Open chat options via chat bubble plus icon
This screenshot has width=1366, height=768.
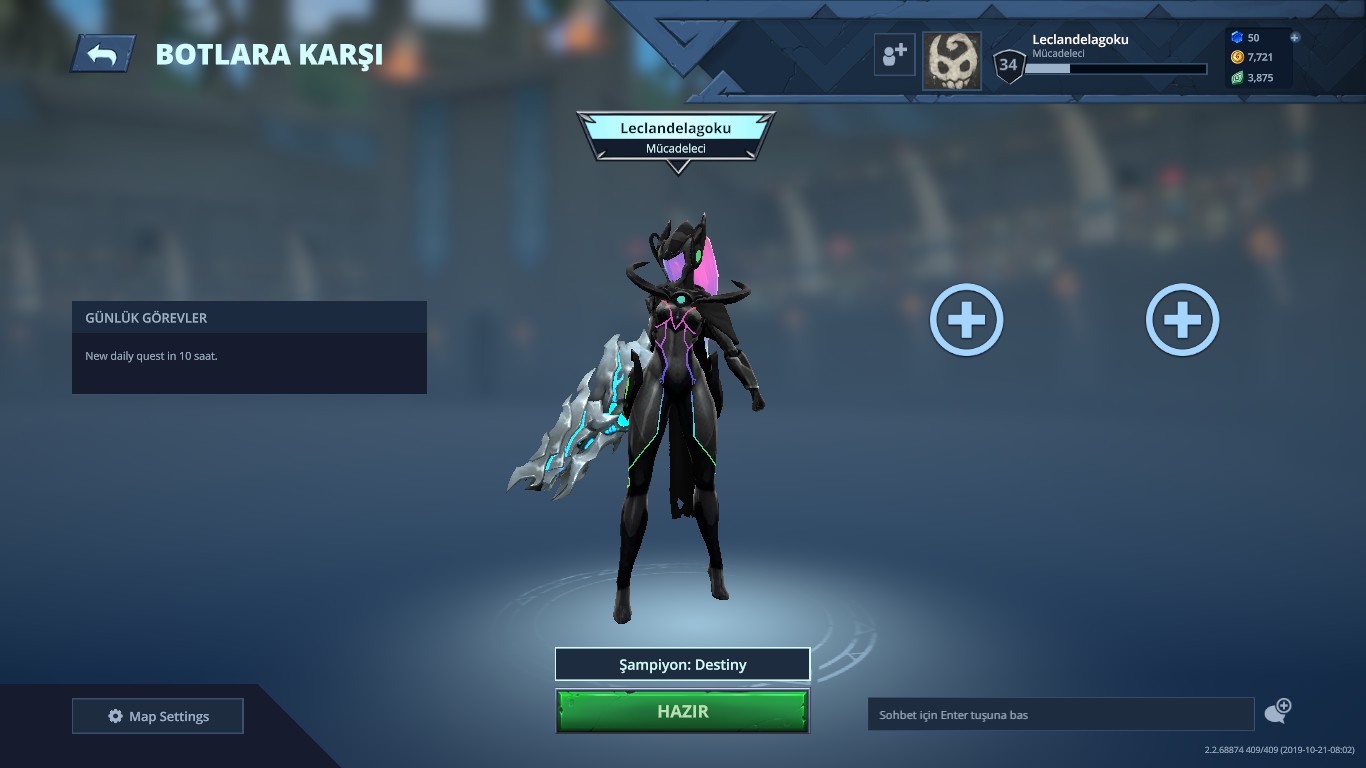(x=1277, y=711)
